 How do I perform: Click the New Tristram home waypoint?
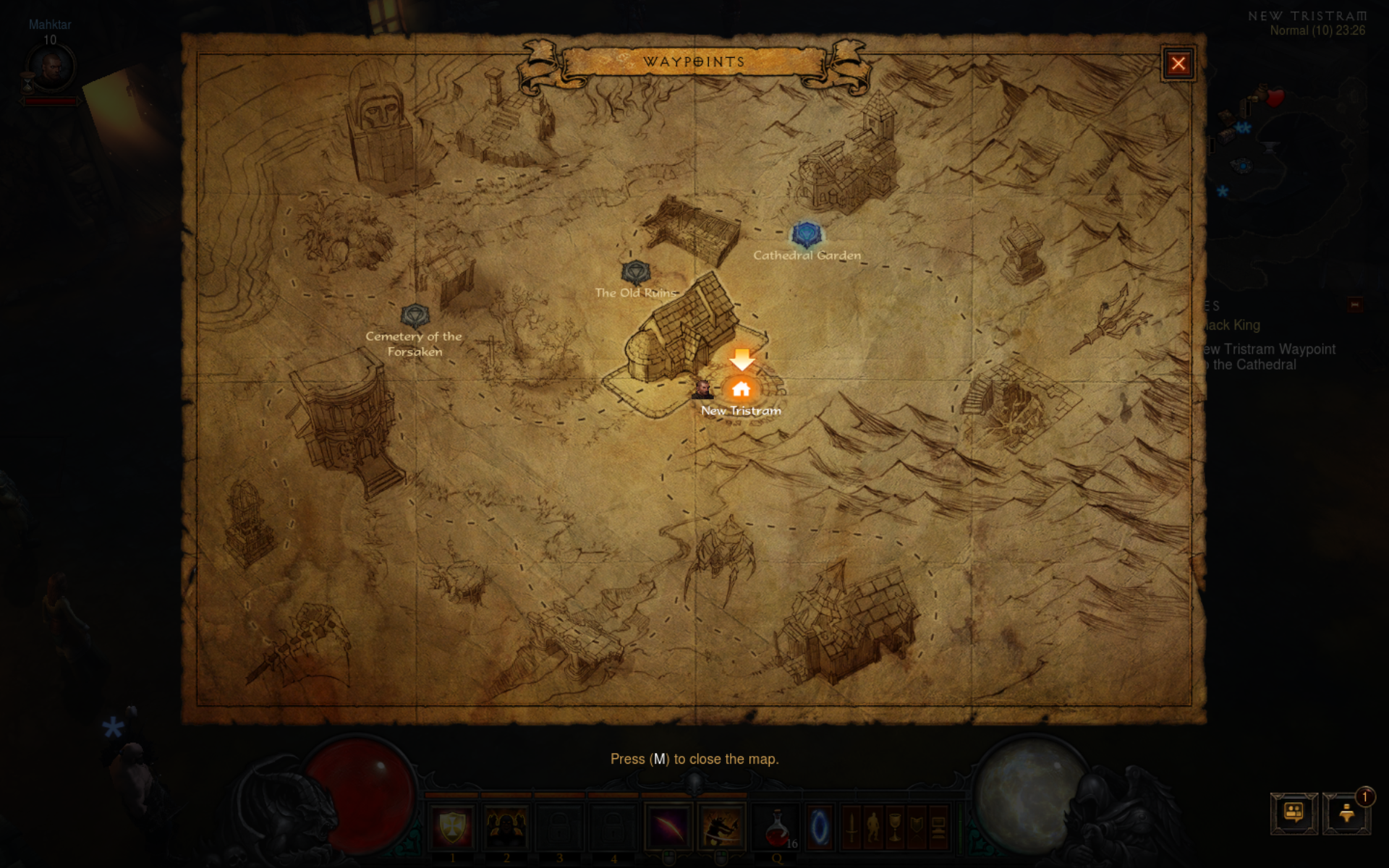[740, 389]
